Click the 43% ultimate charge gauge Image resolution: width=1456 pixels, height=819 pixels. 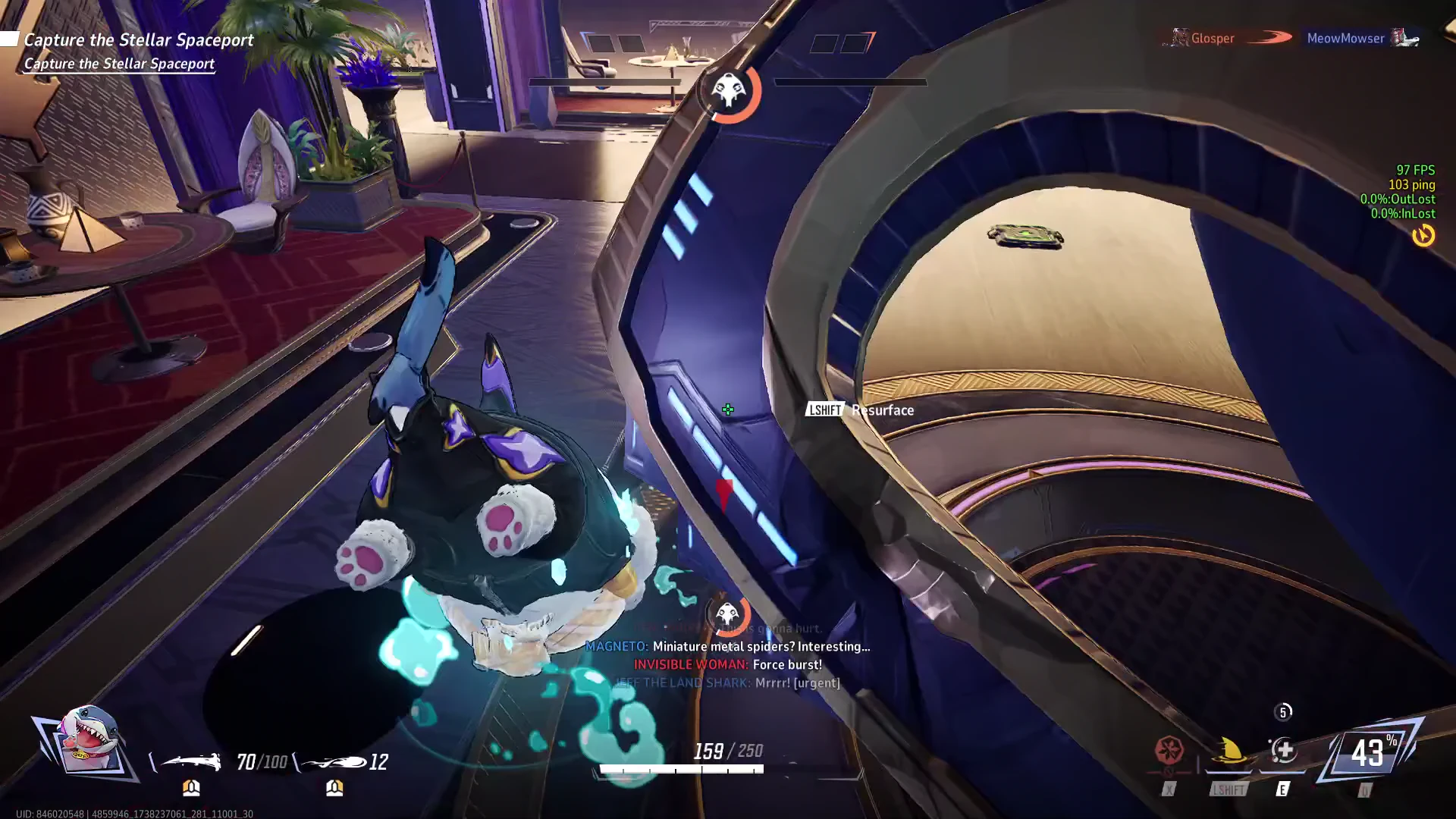pos(1370,753)
